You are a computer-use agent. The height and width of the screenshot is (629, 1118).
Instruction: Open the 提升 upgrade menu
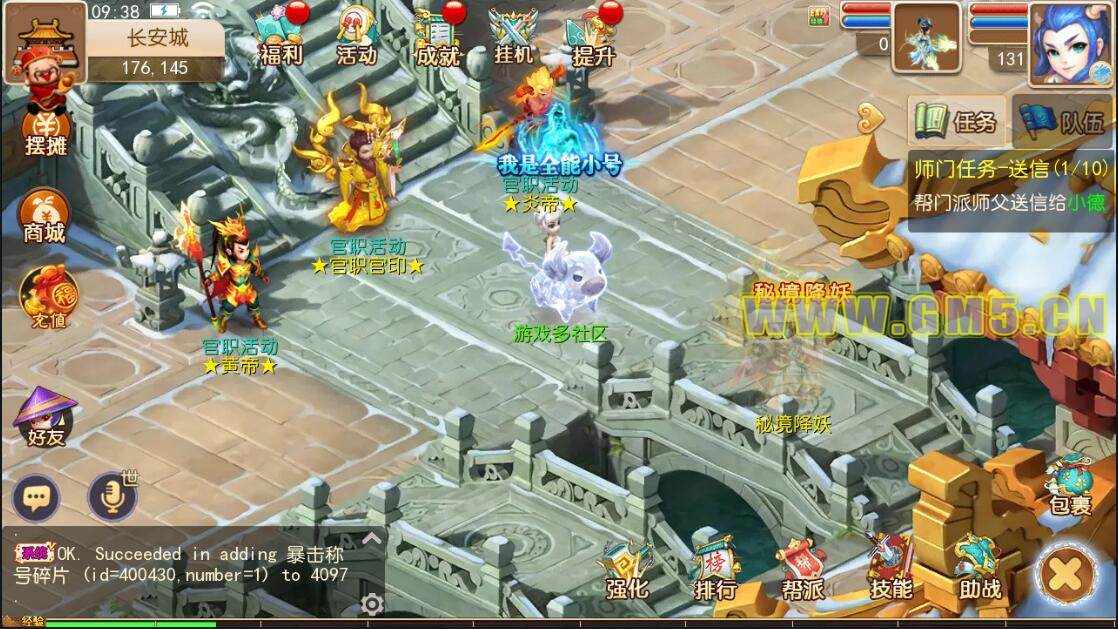tap(593, 38)
